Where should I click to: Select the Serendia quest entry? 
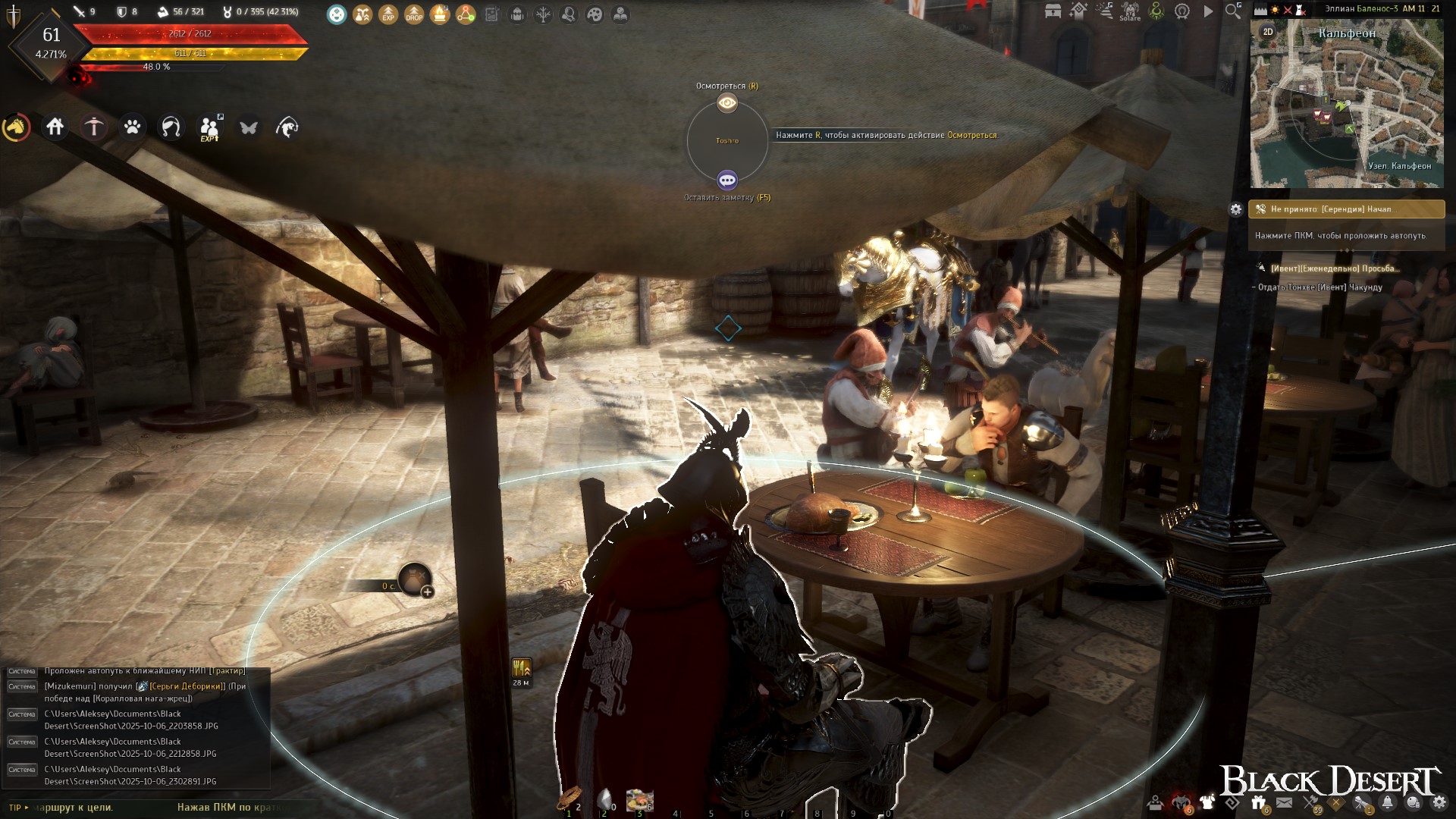pyautogui.click(x=1347, y=209)
